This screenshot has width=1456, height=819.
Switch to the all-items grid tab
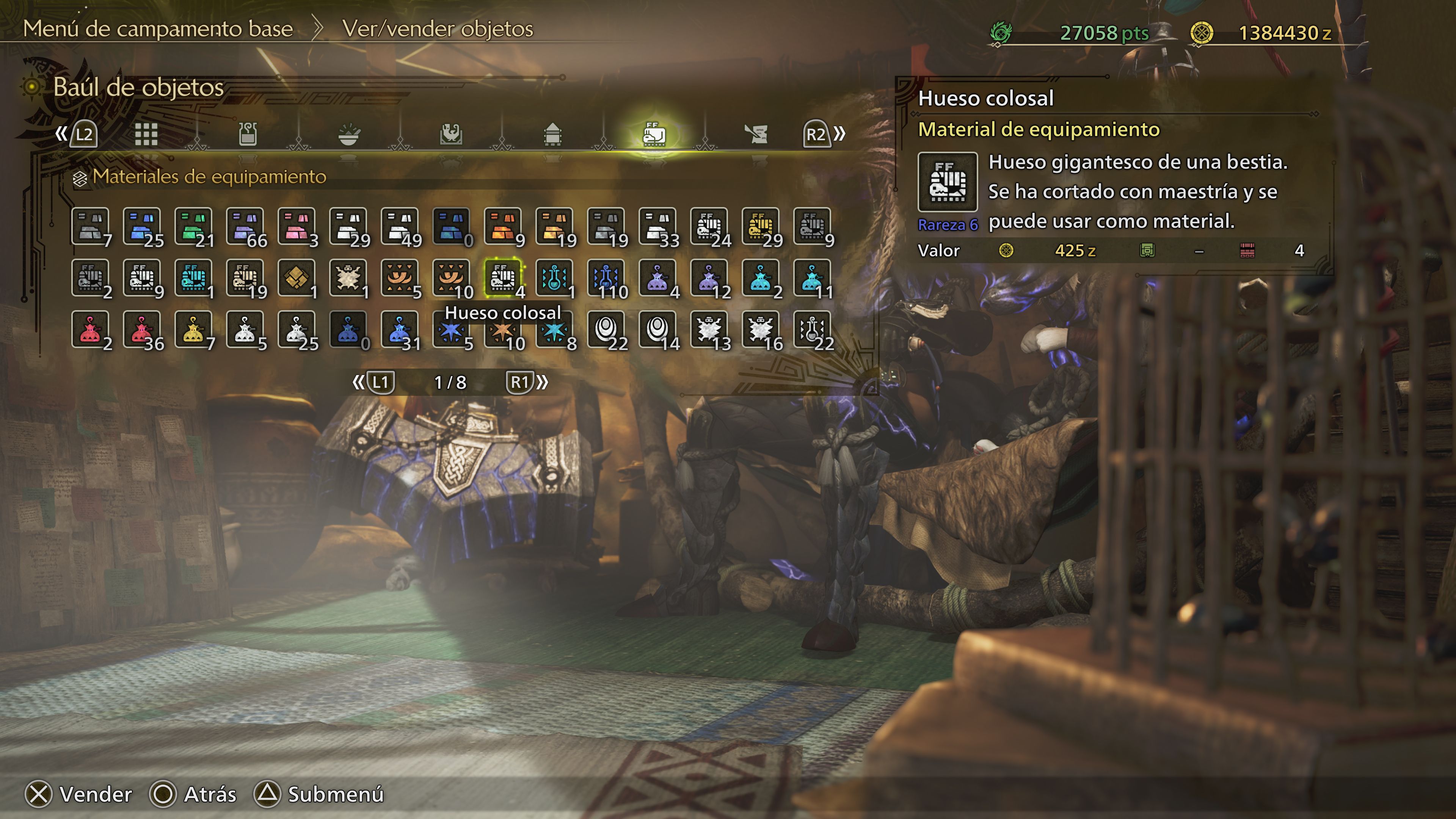coord(146,134)
